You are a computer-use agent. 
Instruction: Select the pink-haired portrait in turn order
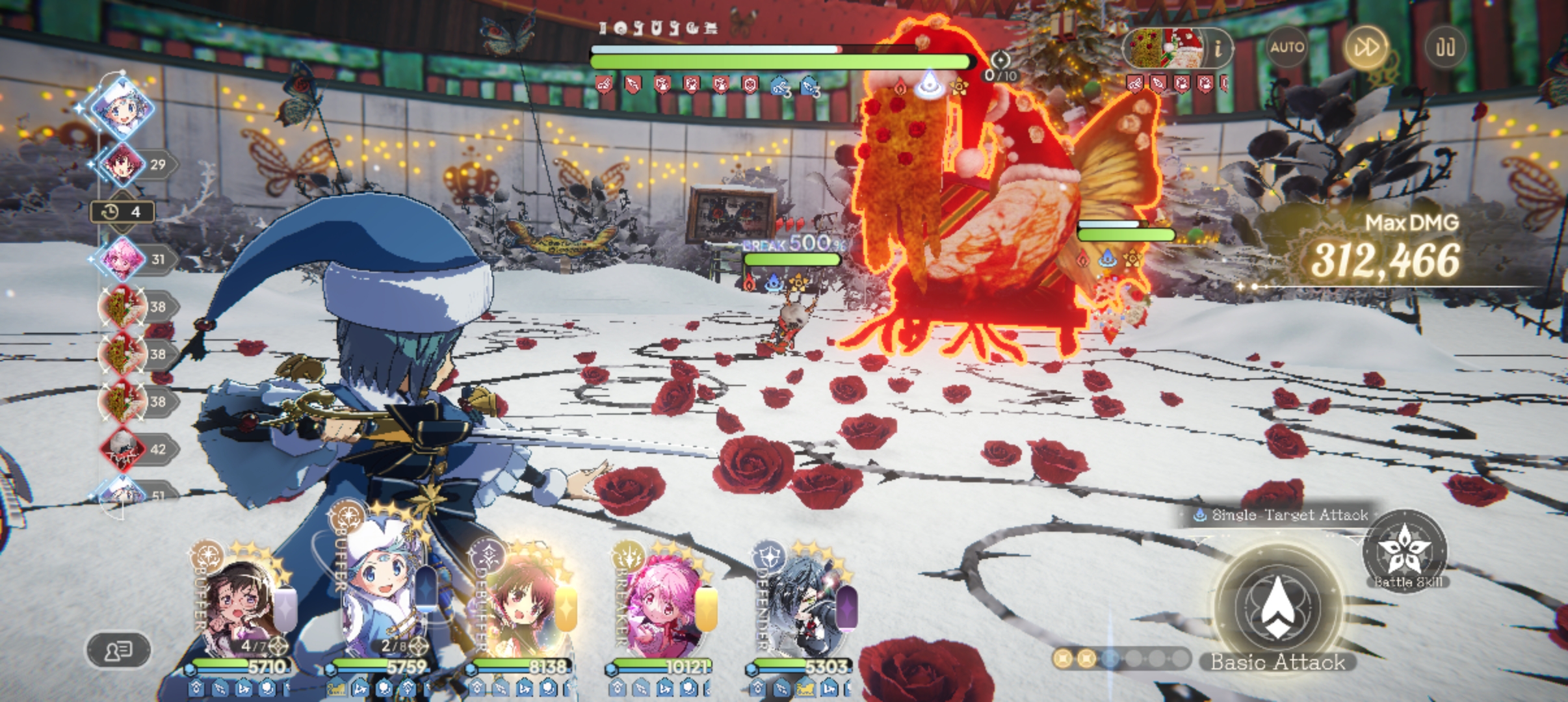(122, 259)
